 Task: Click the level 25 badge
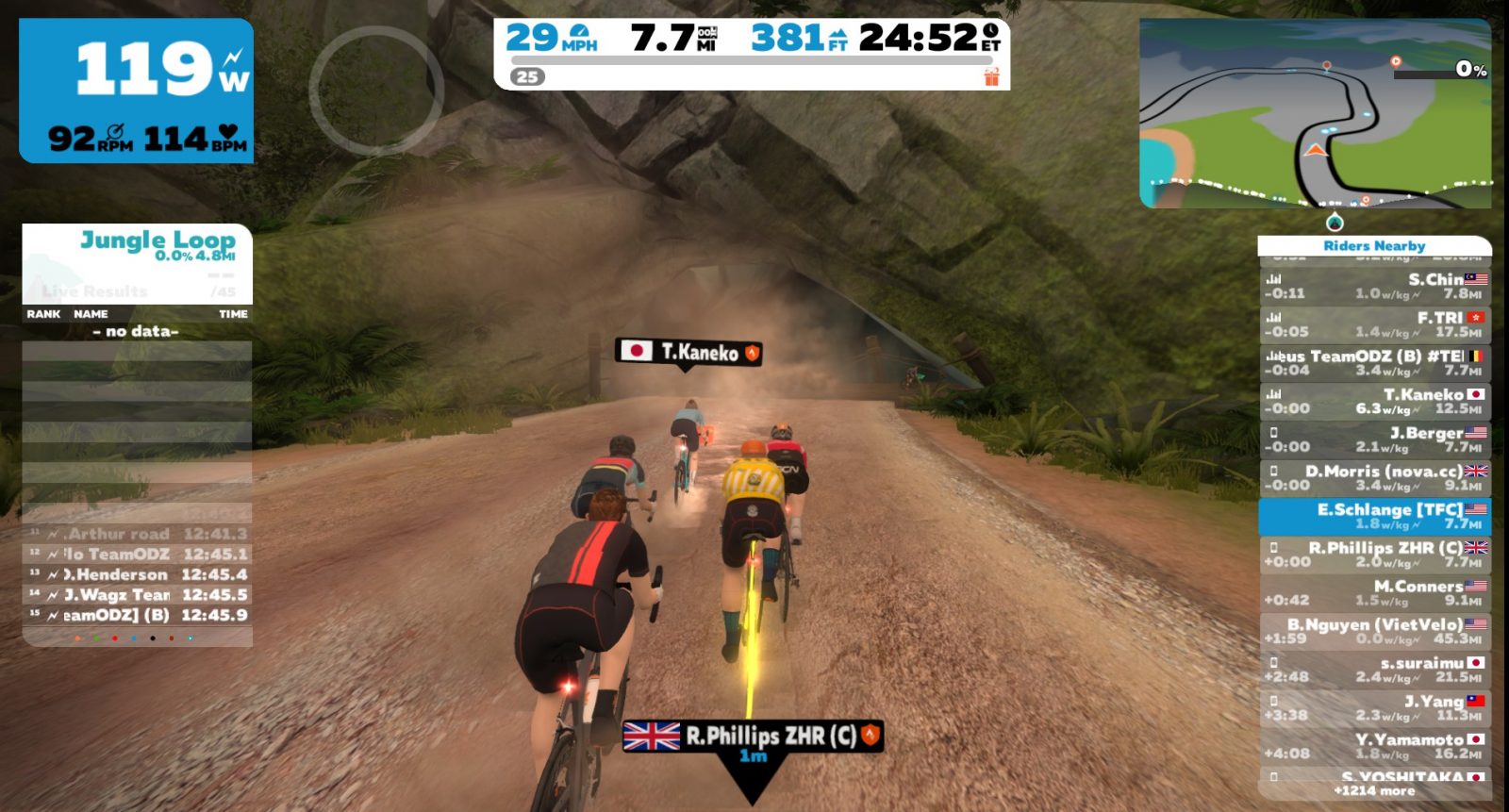(528, 76)
